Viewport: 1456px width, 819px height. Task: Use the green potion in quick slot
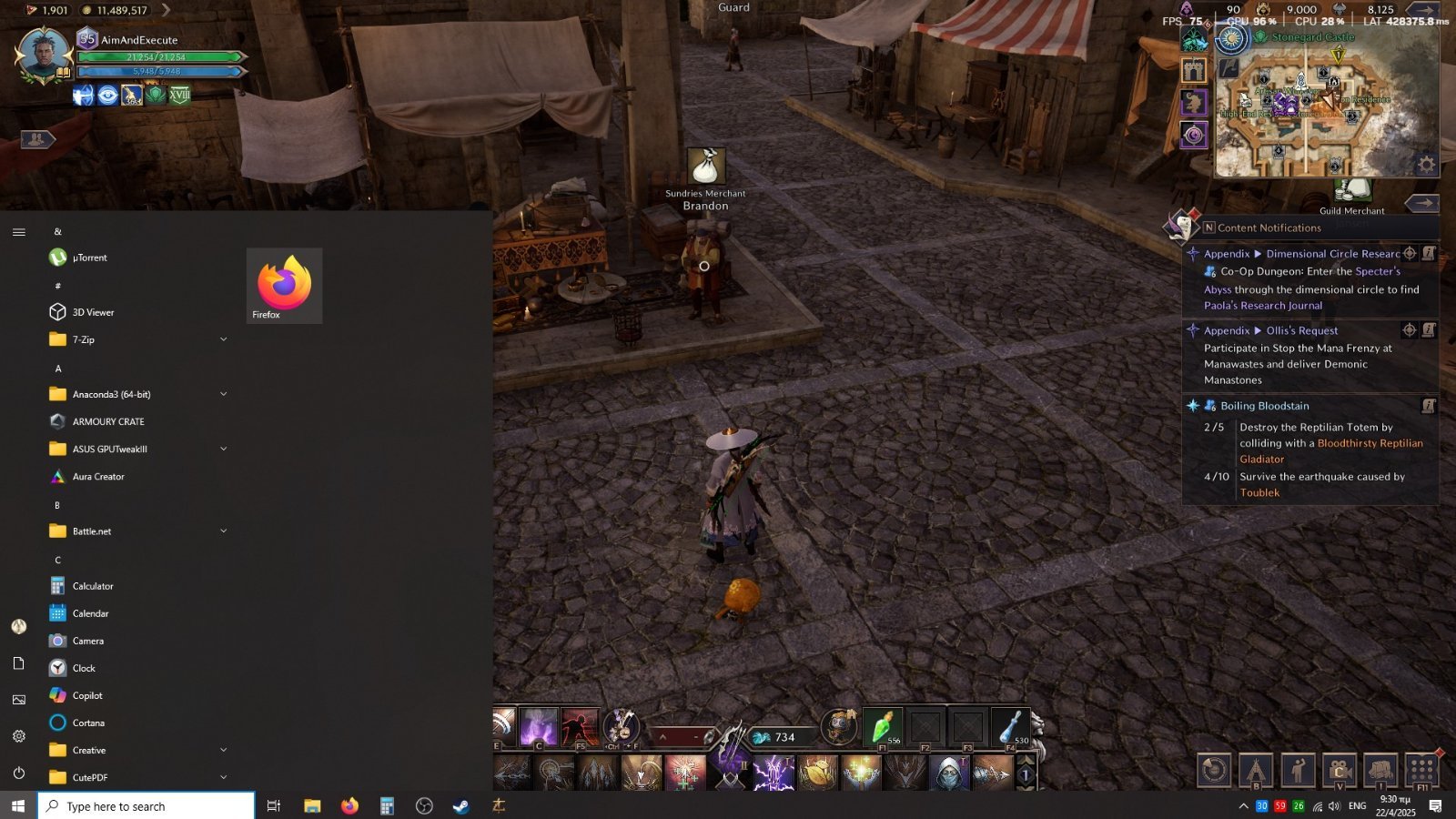[882, 727]
